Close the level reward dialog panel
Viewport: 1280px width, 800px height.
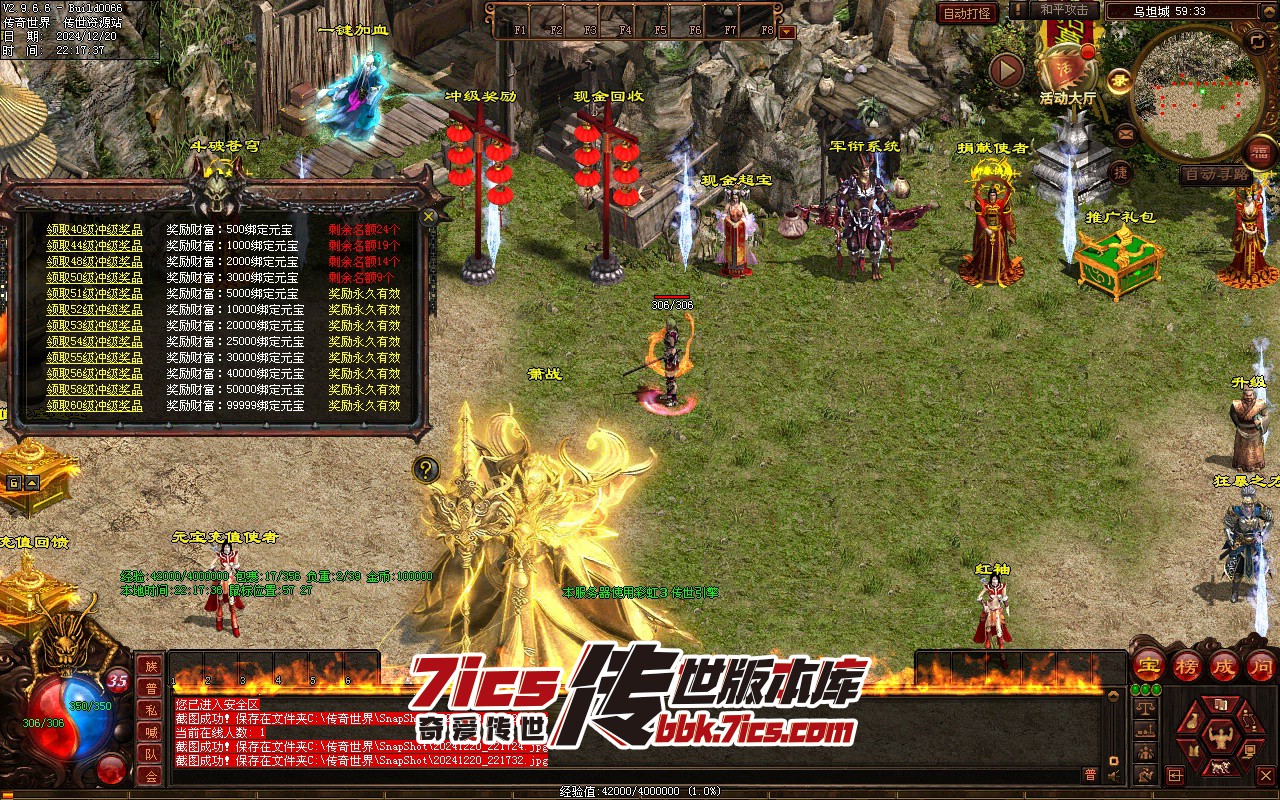tap(429, 216)
